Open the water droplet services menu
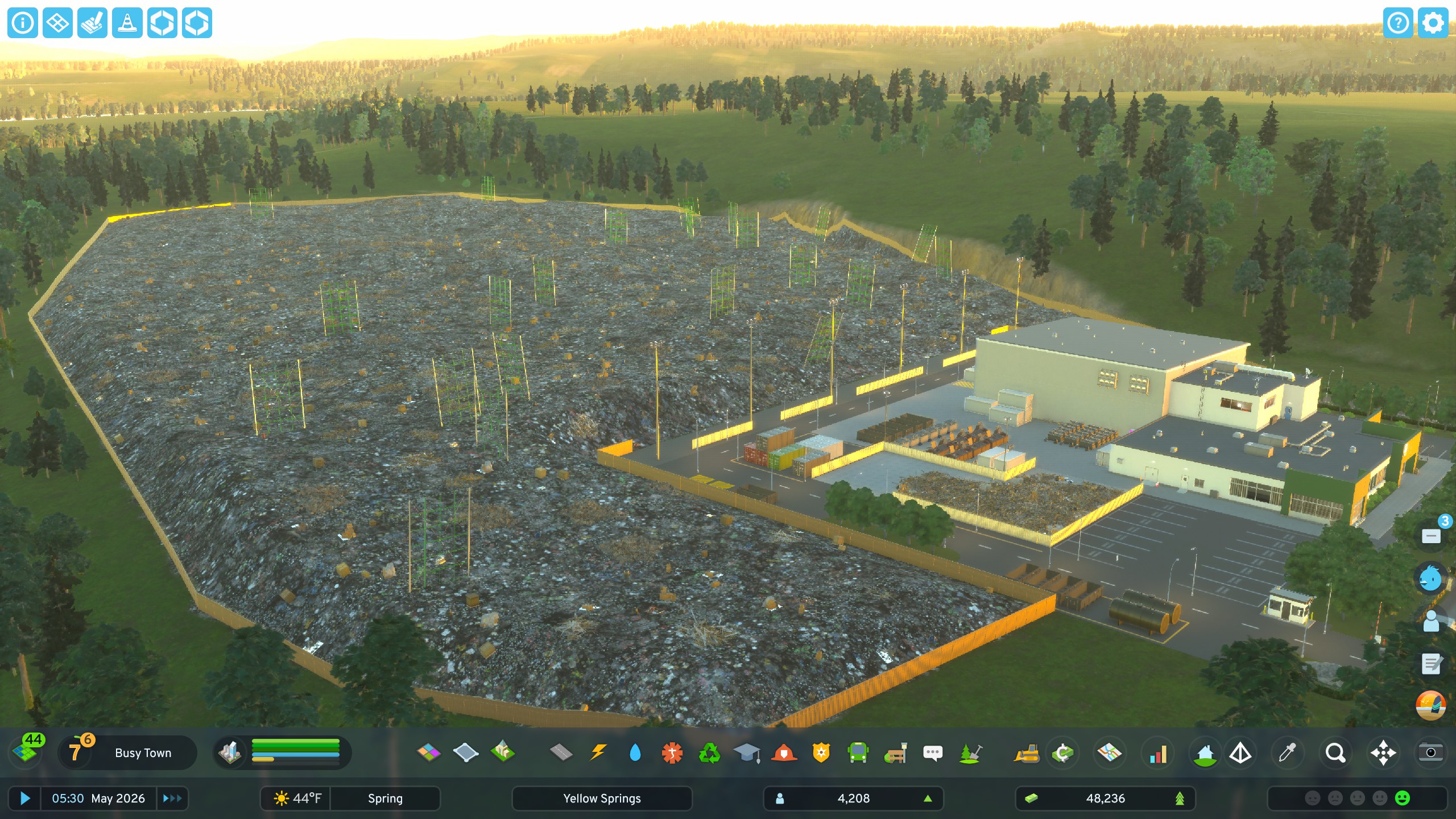This screenshot has height=819, width=1456. pos(635,753)
